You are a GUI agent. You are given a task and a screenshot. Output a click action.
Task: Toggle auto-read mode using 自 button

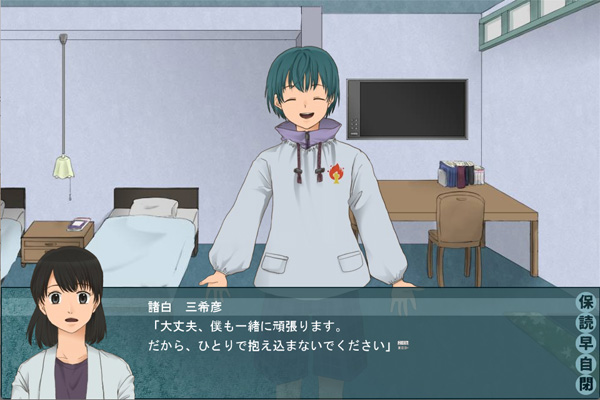(x=586, y=364)
